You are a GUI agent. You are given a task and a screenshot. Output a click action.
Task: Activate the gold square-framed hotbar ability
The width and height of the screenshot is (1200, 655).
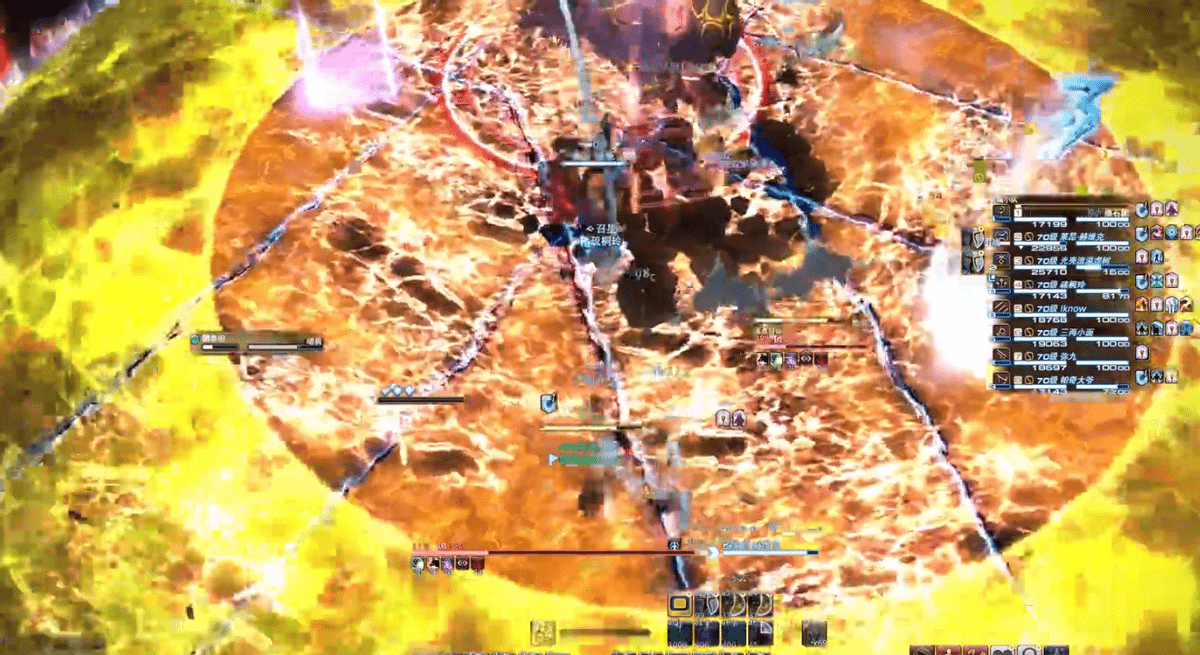pyautogui.click(x=680, y=604)
